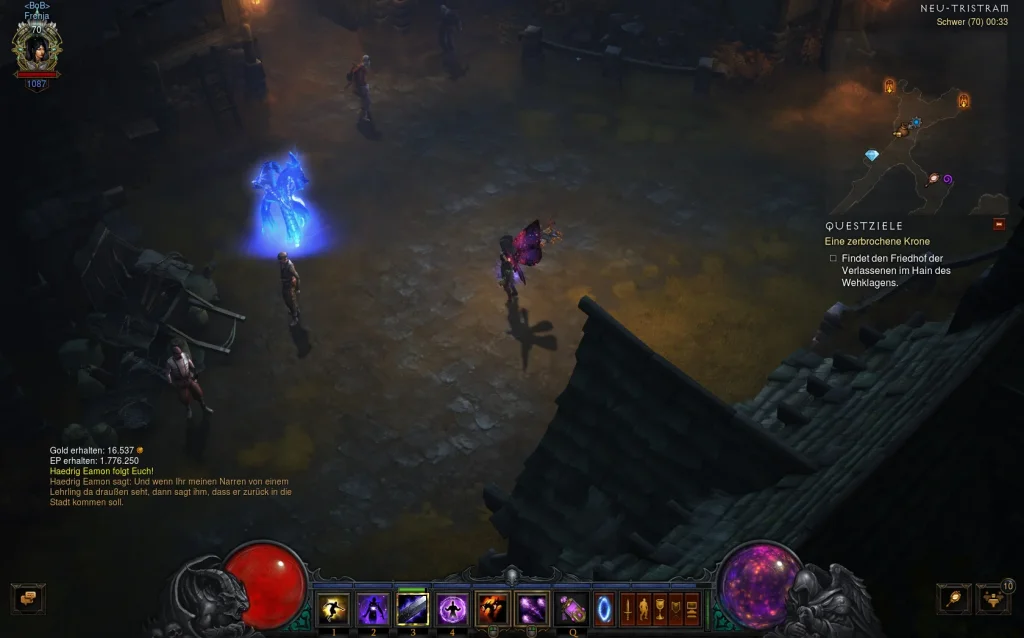
Task: Select the dark blade skill in slot 3
Action: point(412,608)
